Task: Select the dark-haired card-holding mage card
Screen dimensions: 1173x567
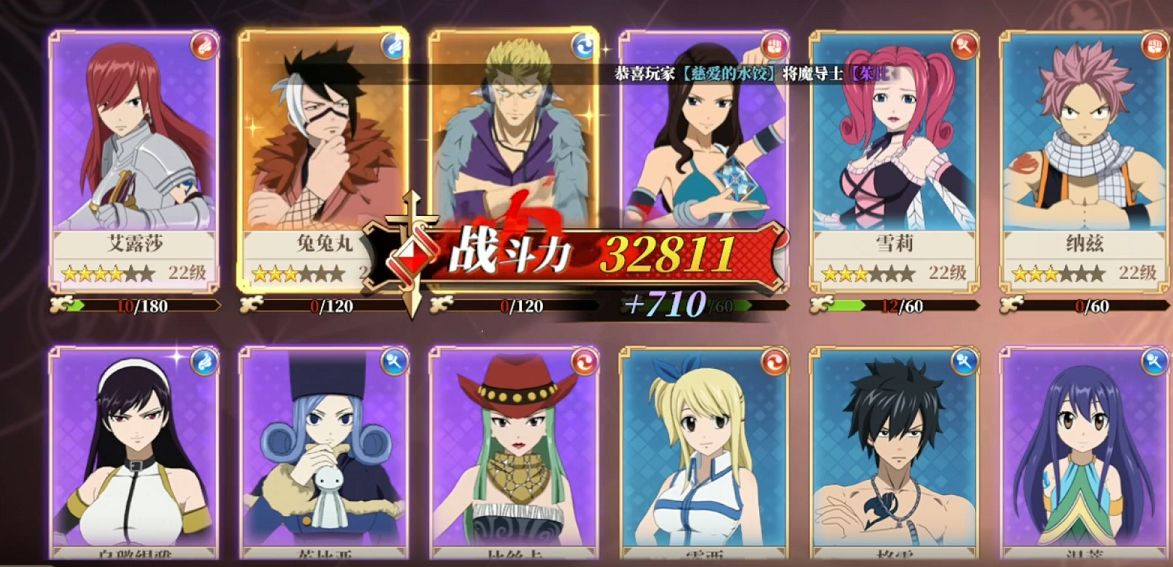Action: (x=703, y=140)
